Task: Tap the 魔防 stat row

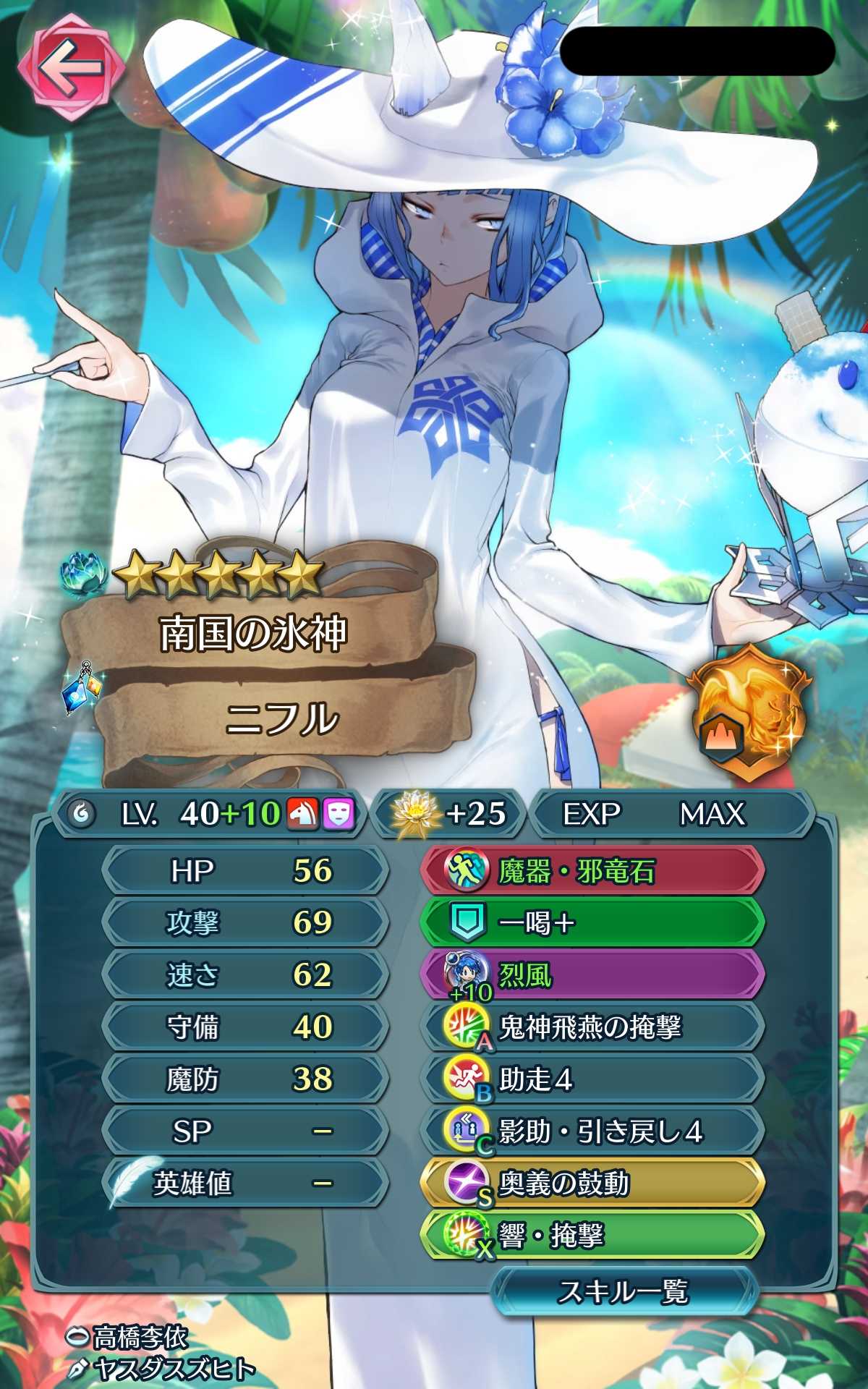Action: click(x=244, y=1079)
